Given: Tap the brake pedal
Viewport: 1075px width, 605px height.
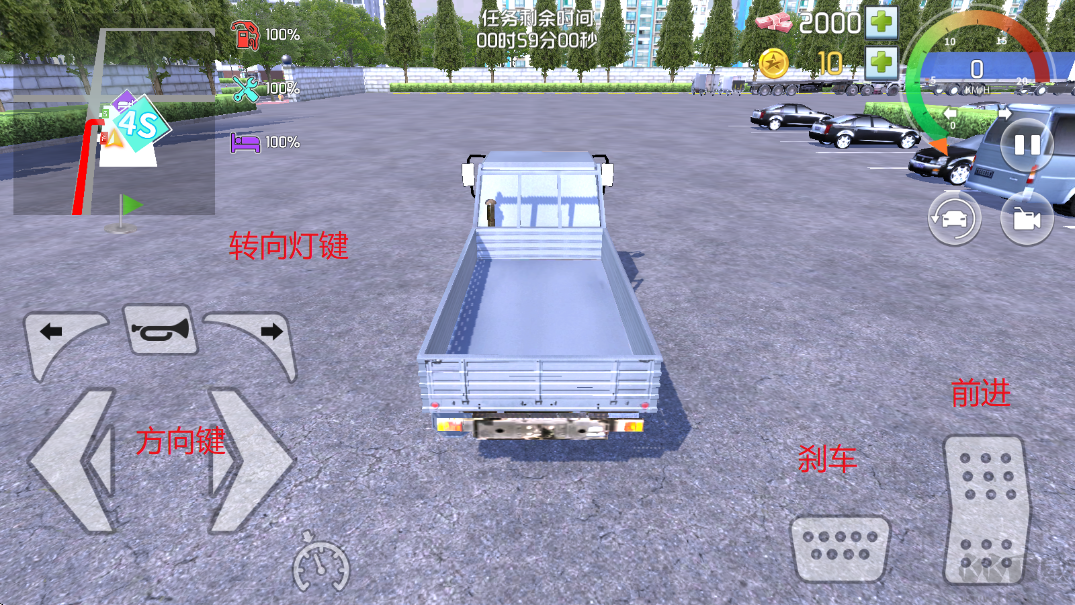Looking at the screenshot, I should tap(840, 547).
